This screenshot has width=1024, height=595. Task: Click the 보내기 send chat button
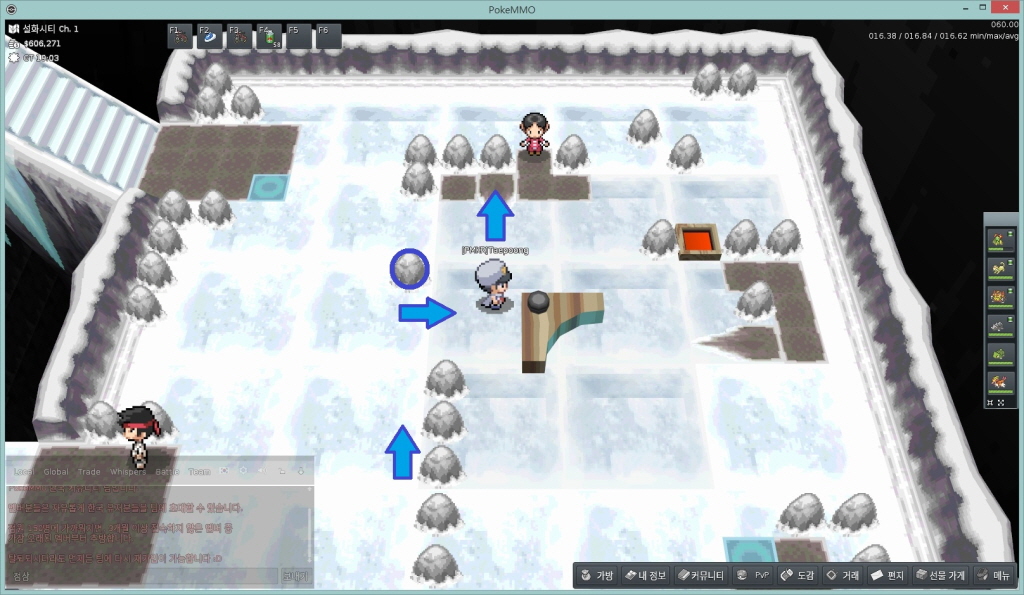296,576
